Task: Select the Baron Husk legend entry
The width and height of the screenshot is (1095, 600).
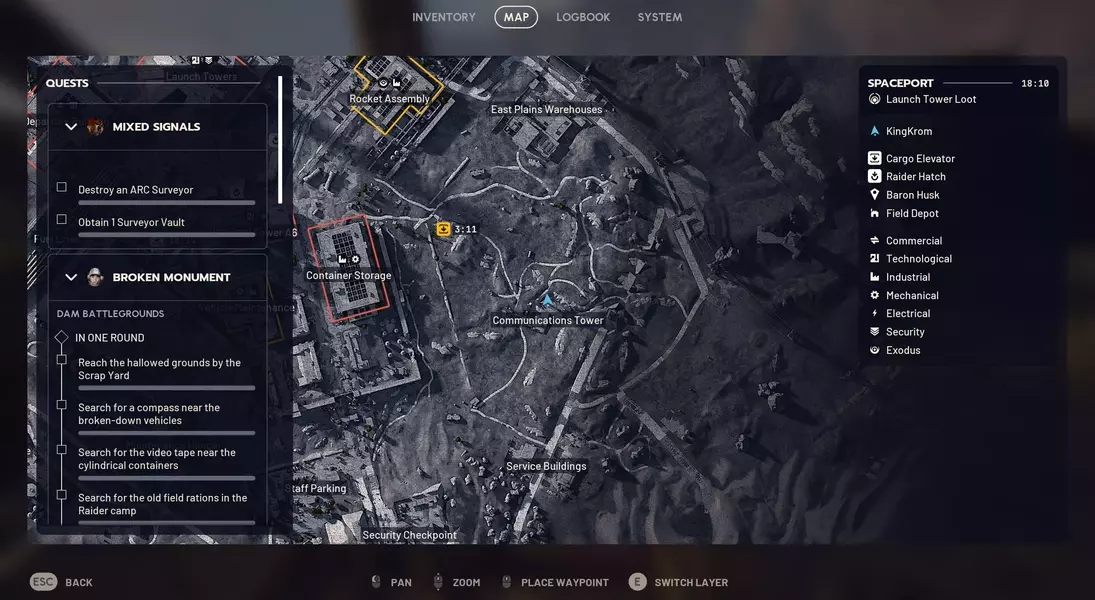Action: pos(912,195)
